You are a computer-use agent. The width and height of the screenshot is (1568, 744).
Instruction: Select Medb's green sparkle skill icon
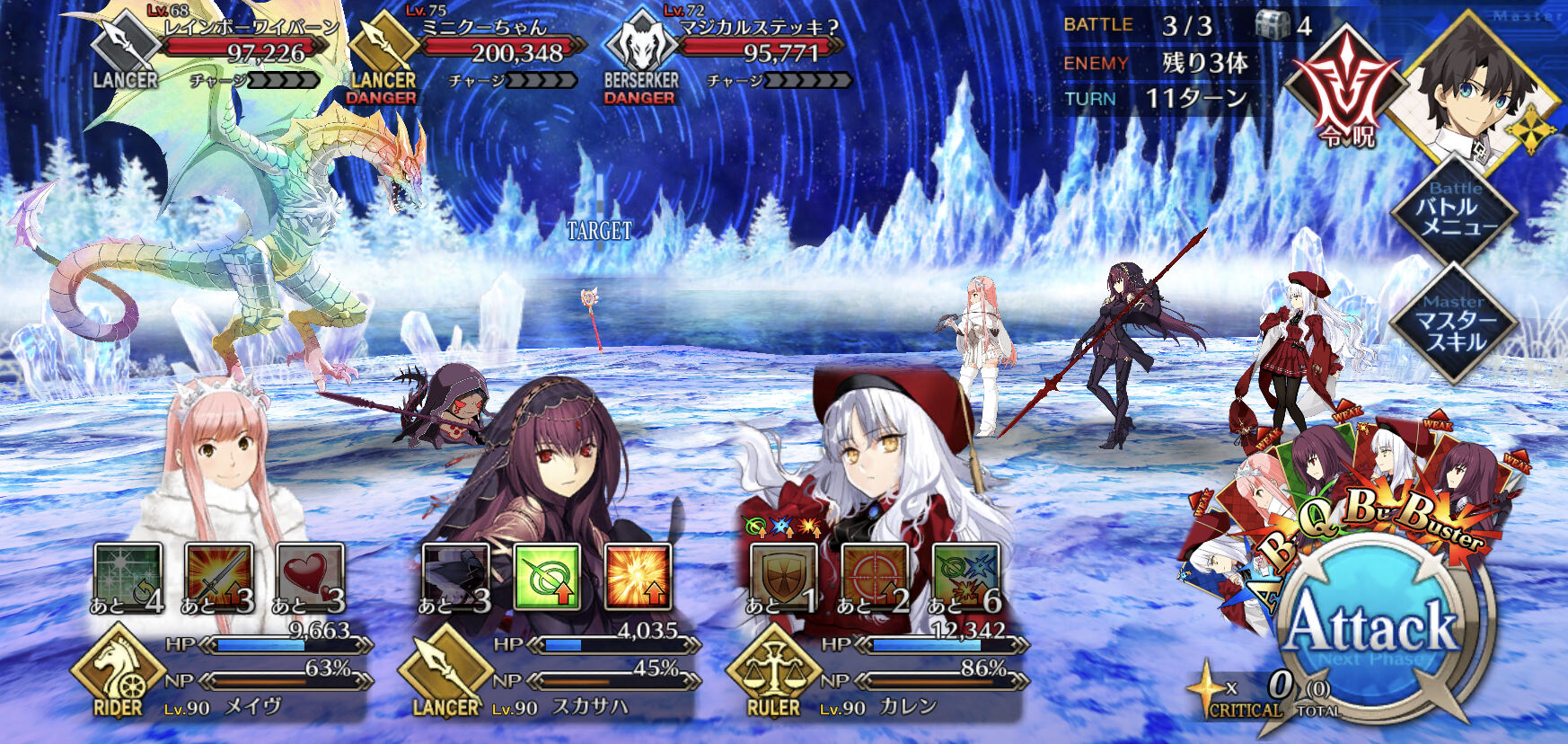coord(128,576)
